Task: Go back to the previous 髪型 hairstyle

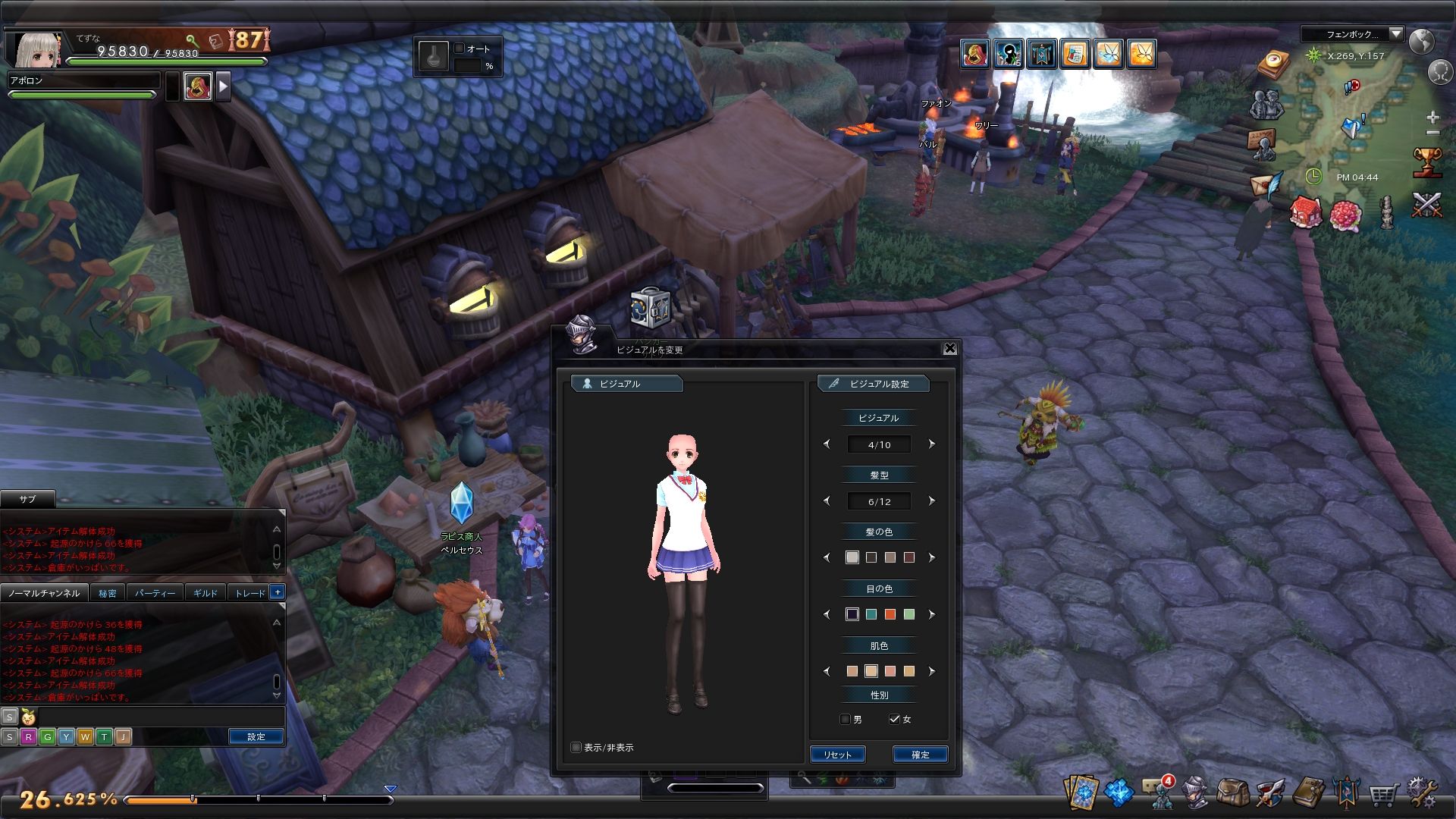Action: [x=827, y=501]
